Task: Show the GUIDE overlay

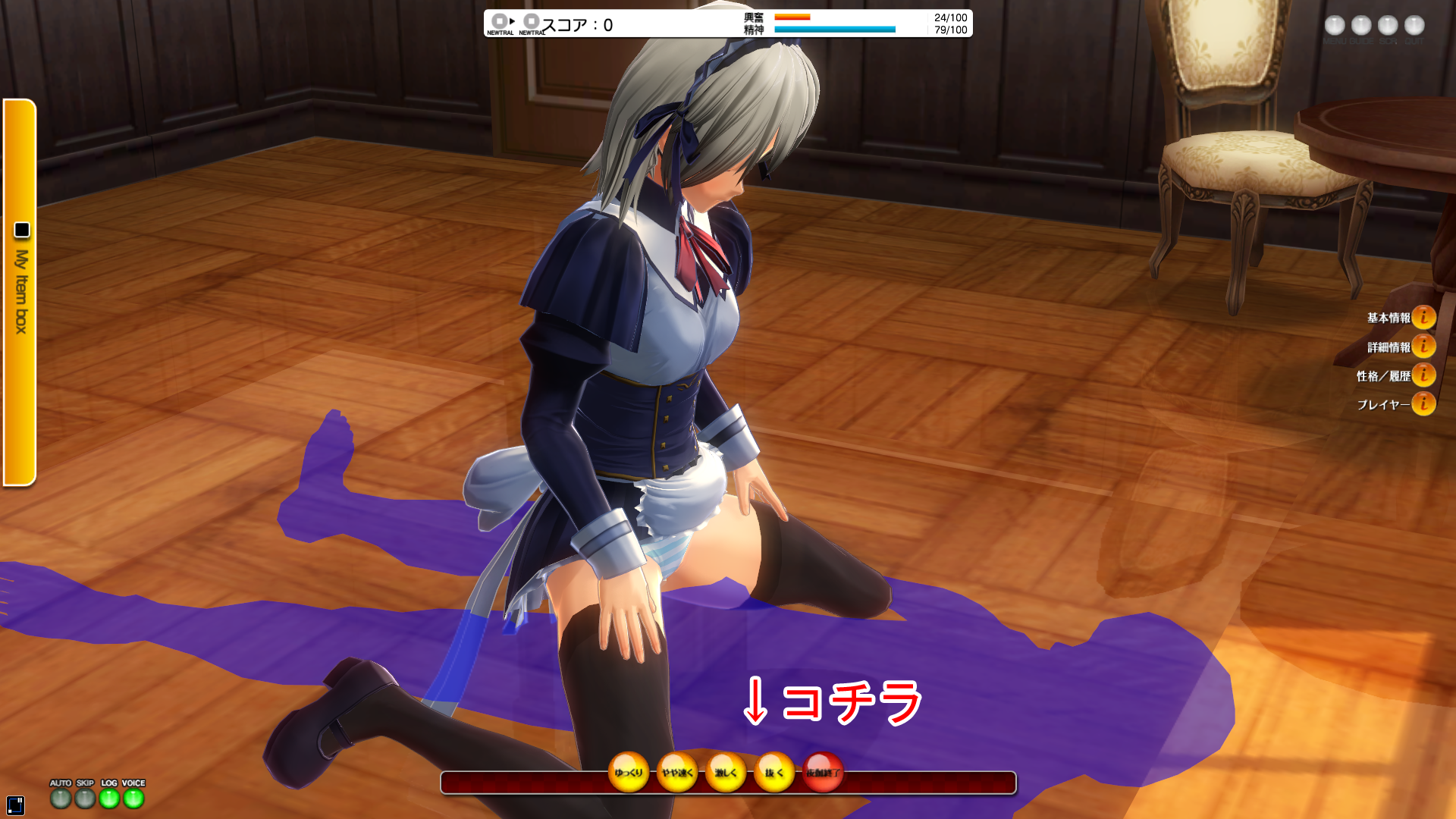Action: coord(1361,26)
